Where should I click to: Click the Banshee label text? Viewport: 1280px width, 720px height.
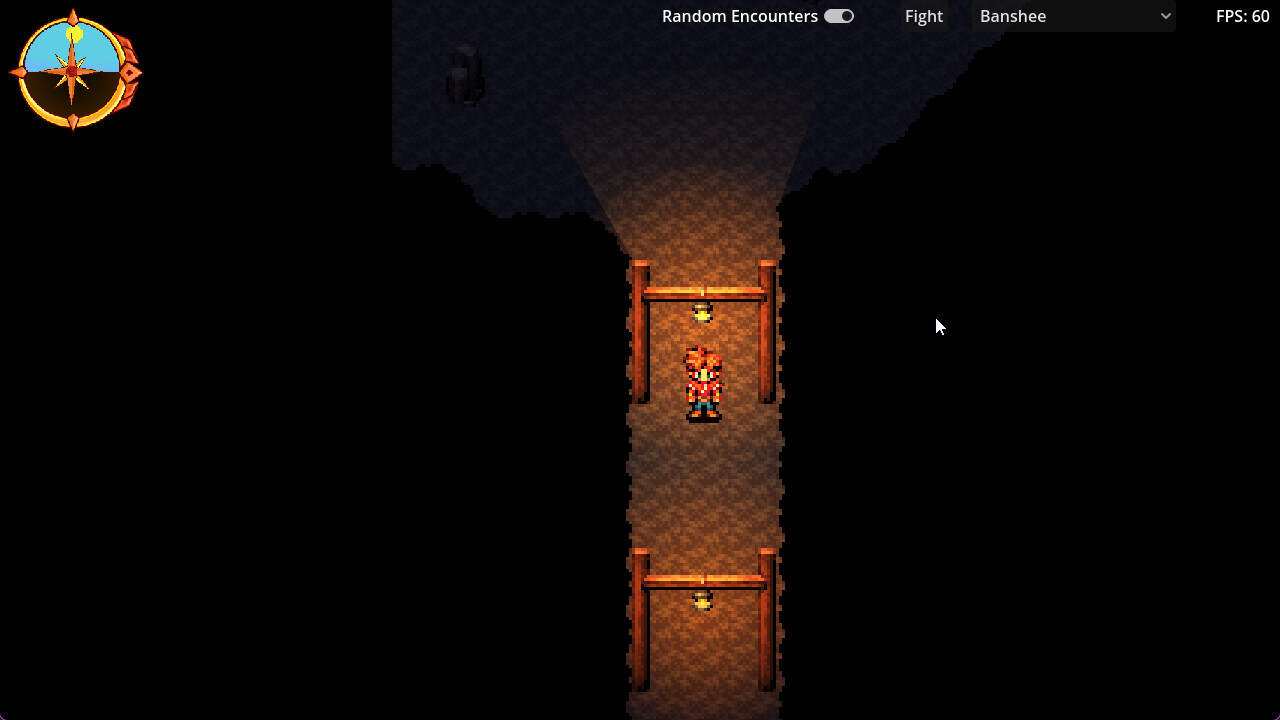click(x=1012, y=16)
